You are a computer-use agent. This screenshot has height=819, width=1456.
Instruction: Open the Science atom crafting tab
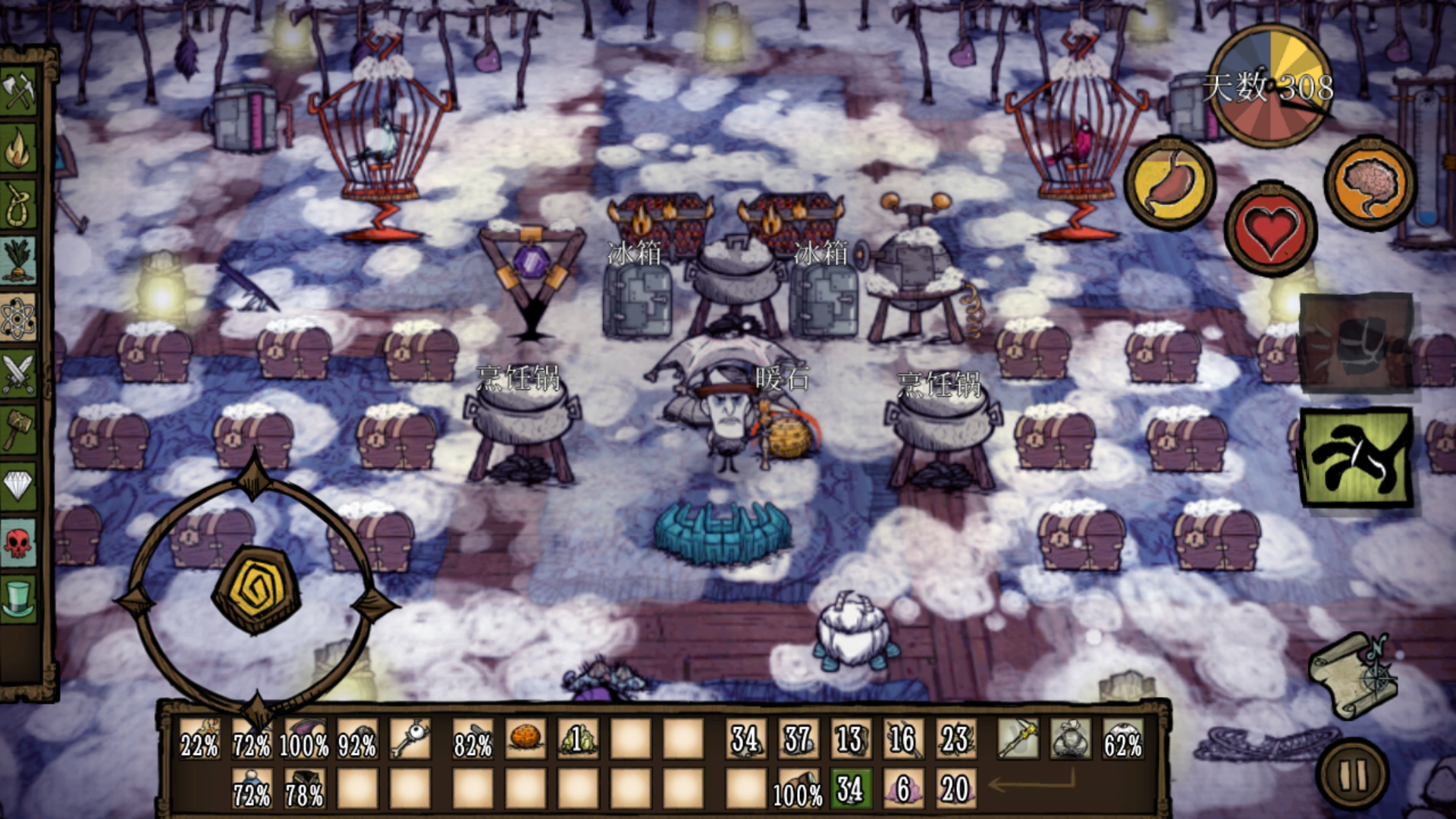click(19, 317)
